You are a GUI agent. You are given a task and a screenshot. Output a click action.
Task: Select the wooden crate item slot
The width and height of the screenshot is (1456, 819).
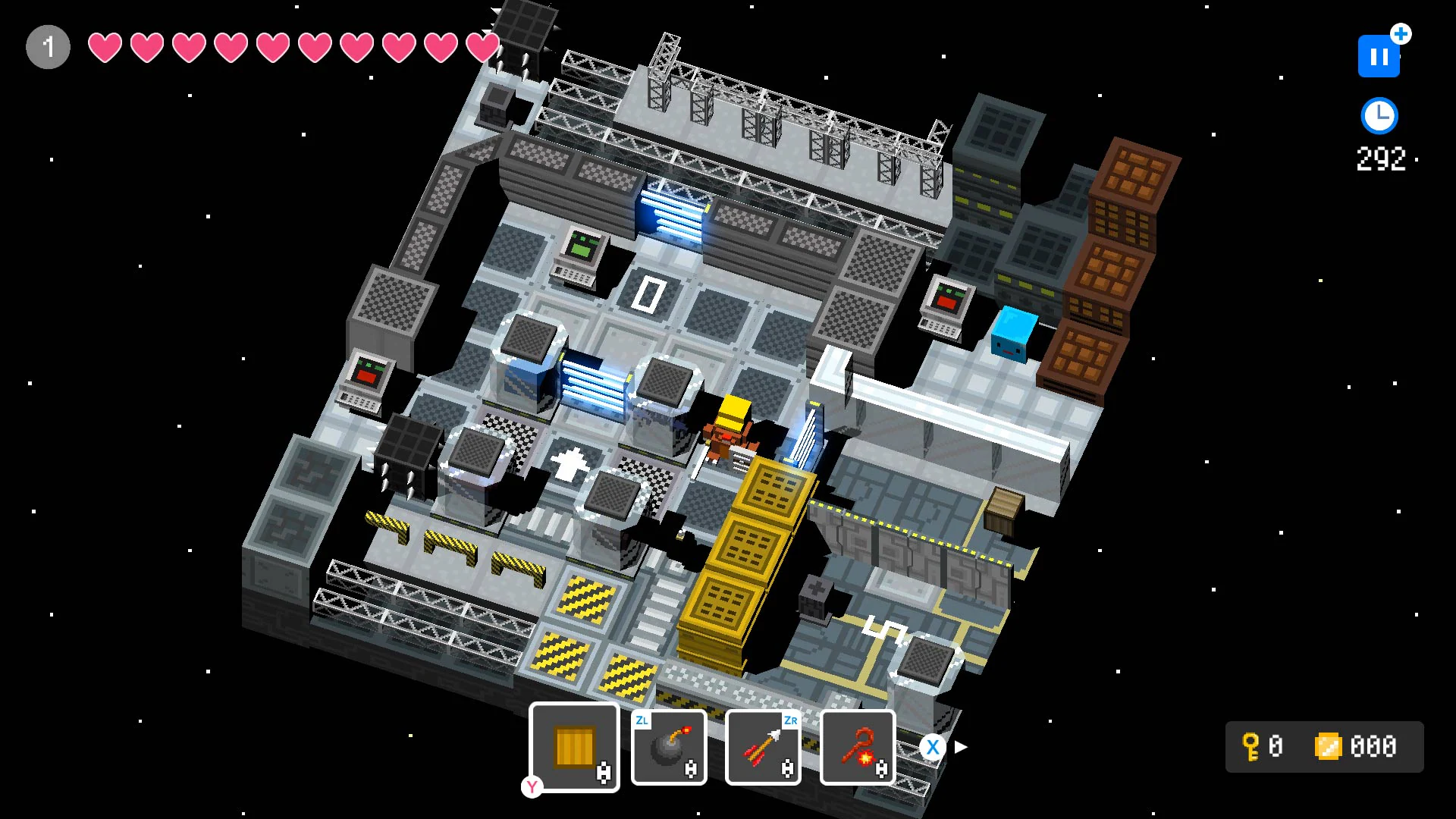(573, 747)
